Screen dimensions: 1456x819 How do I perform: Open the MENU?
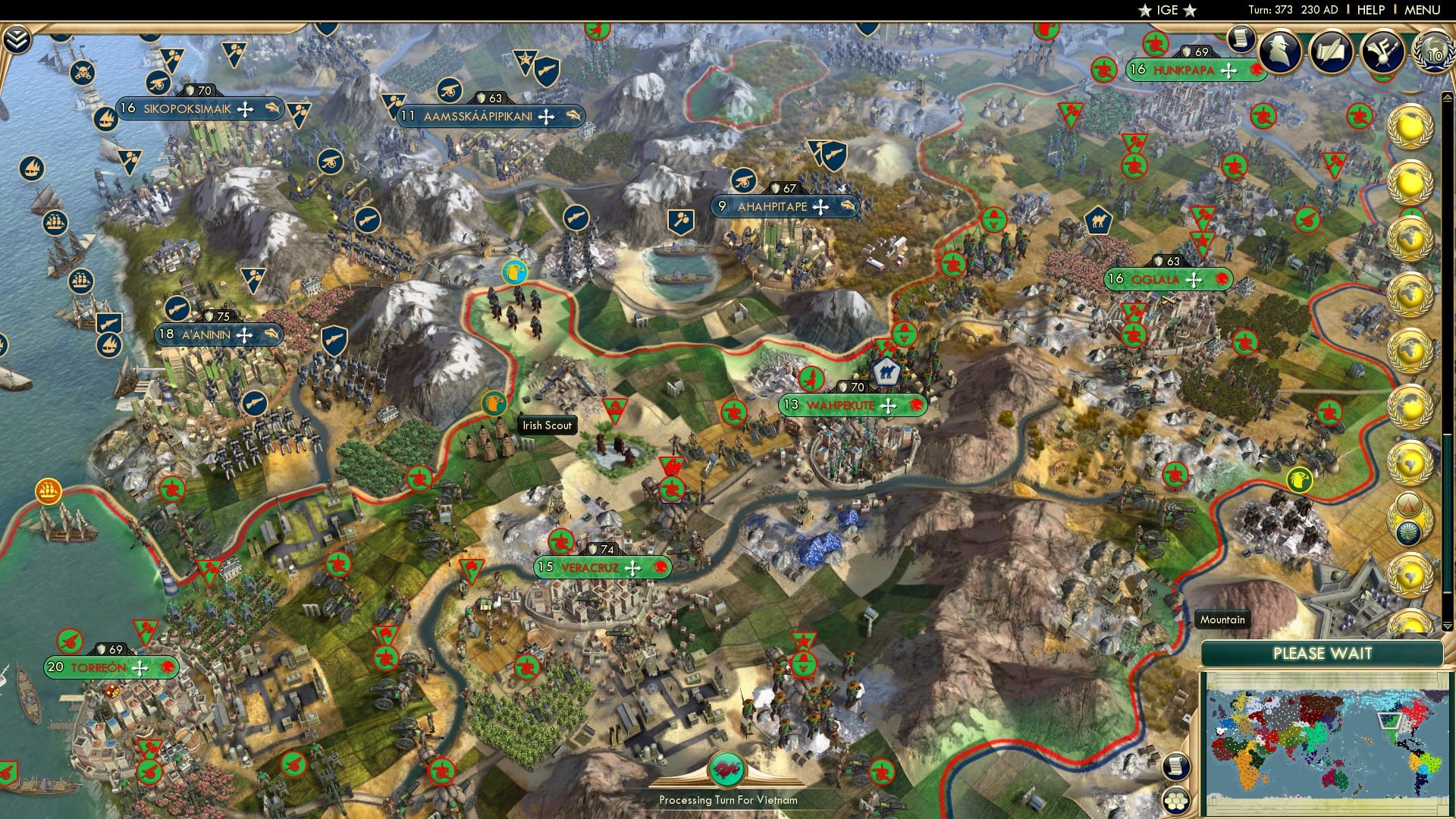[1423, 10]
